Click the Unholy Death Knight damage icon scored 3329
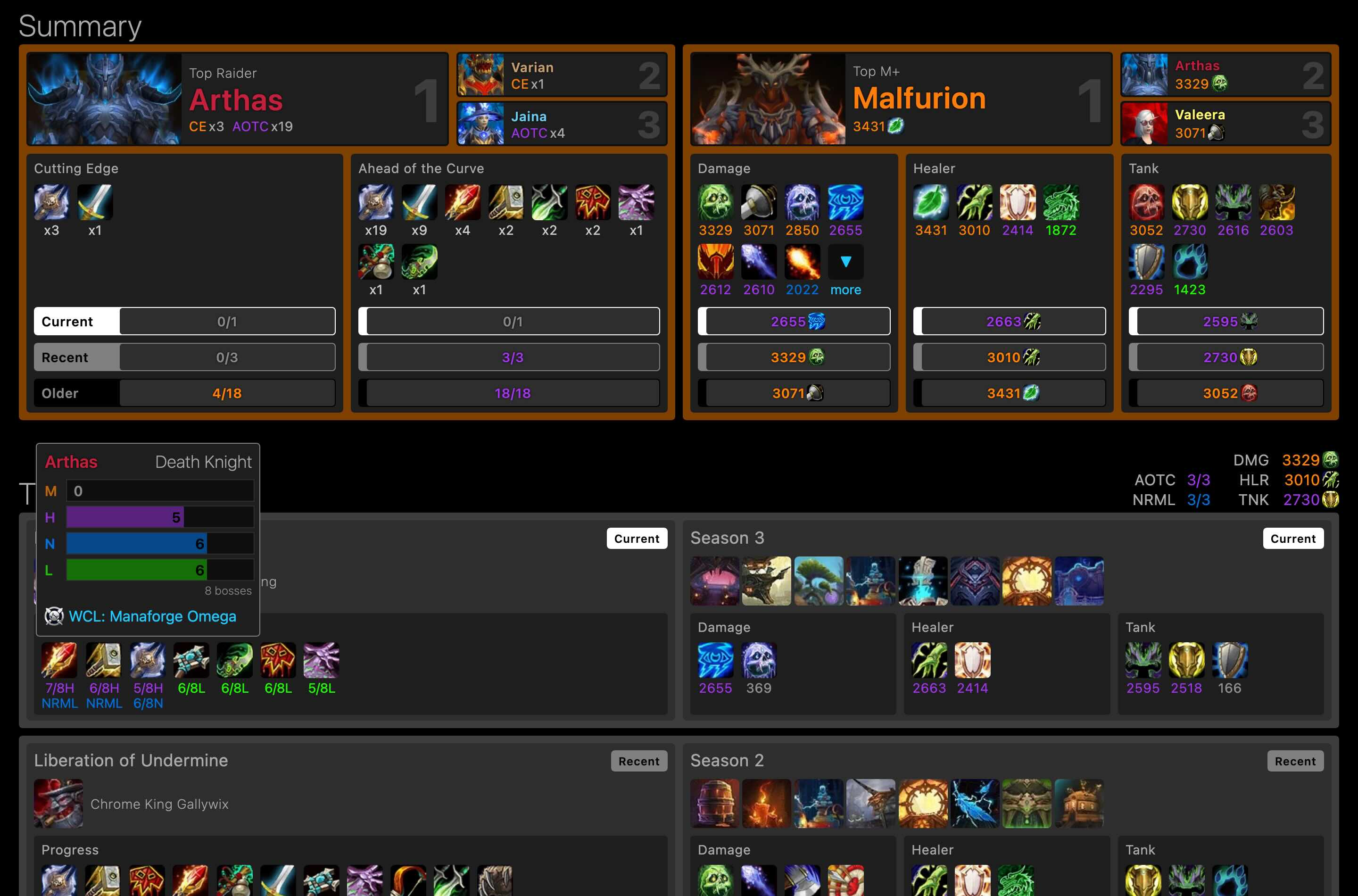Image resolution: width=1358 pixels, height=896 pixels. tap(716, 202)
